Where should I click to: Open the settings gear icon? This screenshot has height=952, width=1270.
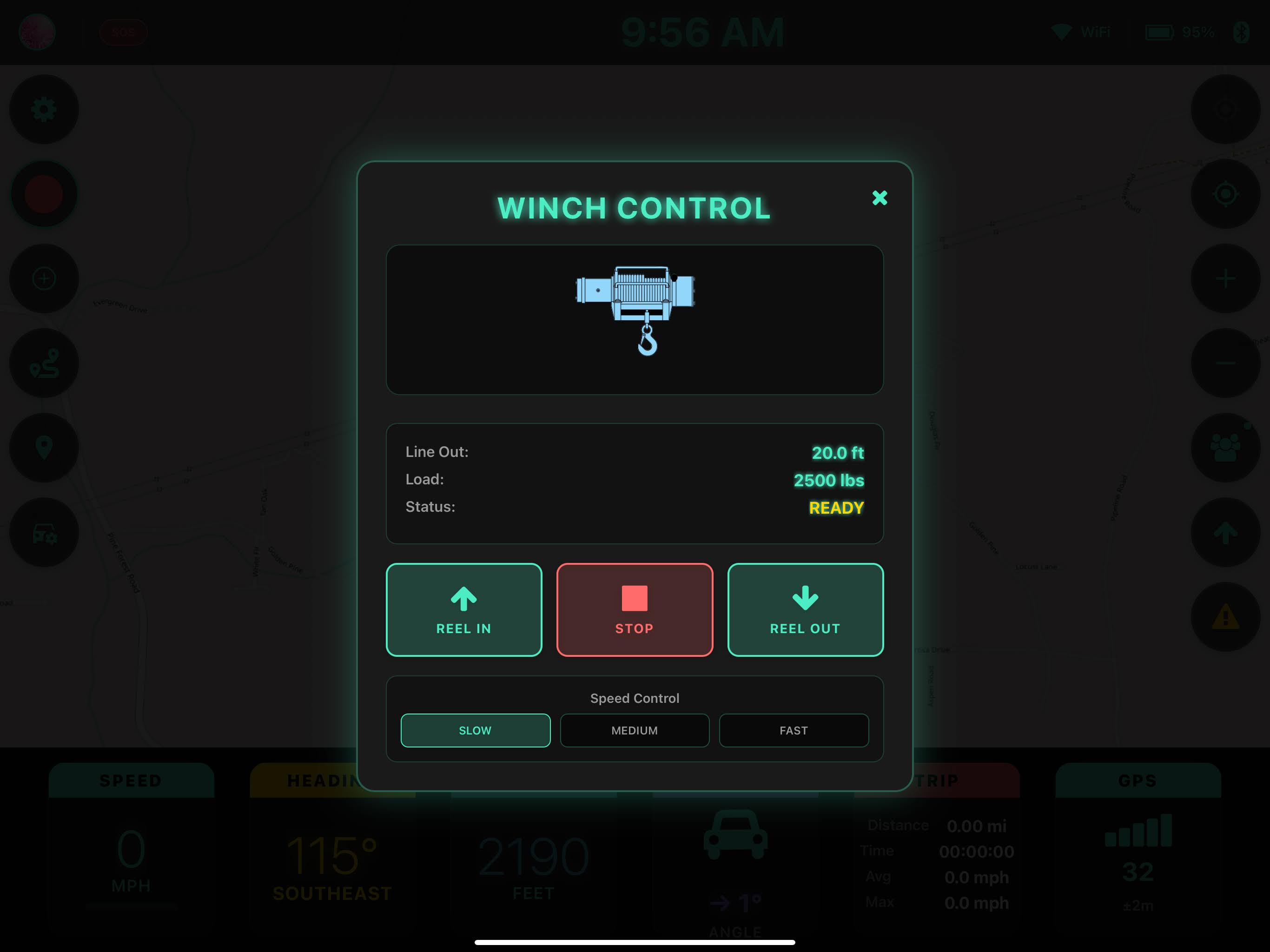click(x=44, y=109)
